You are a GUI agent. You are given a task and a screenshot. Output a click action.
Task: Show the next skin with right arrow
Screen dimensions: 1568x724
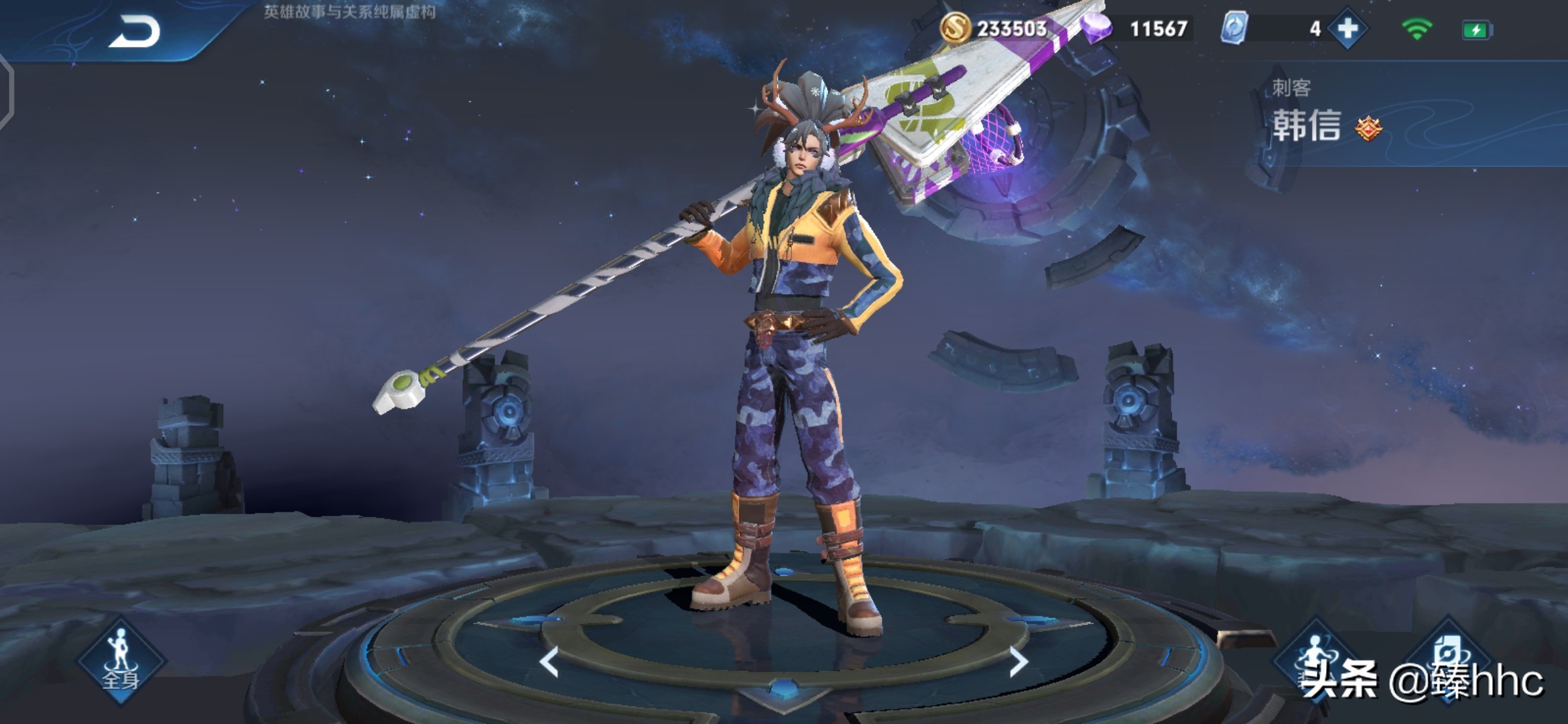tap(1018, 662)
